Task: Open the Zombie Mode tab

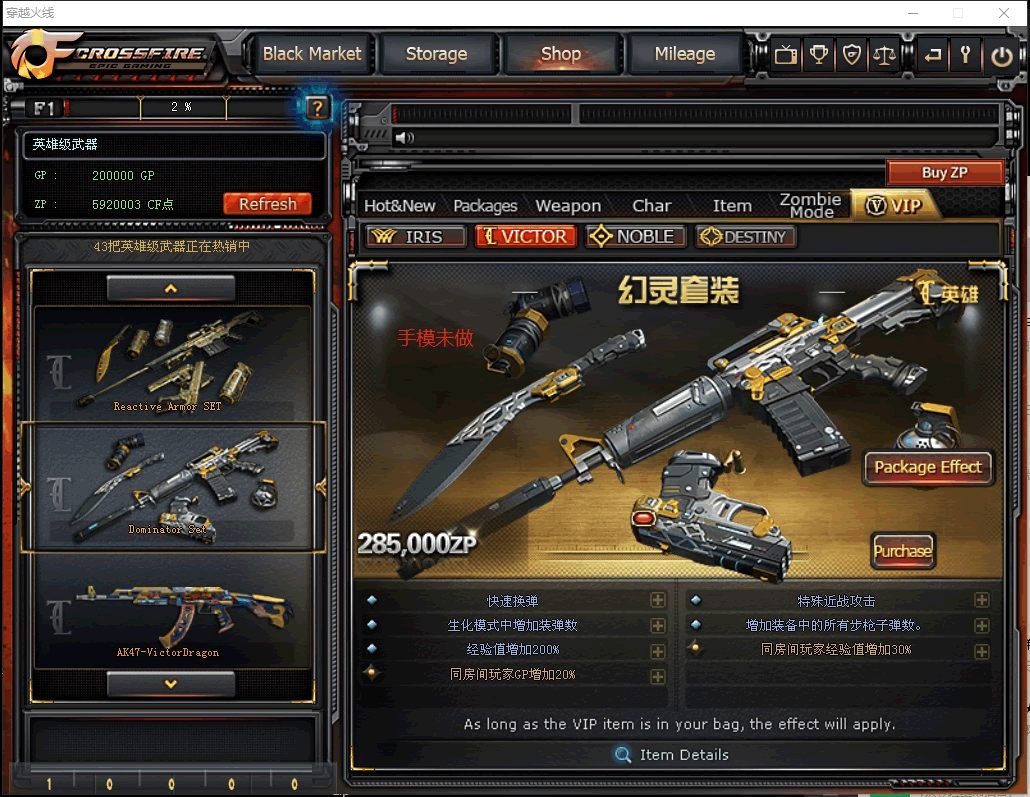Action: click(810, 205)
